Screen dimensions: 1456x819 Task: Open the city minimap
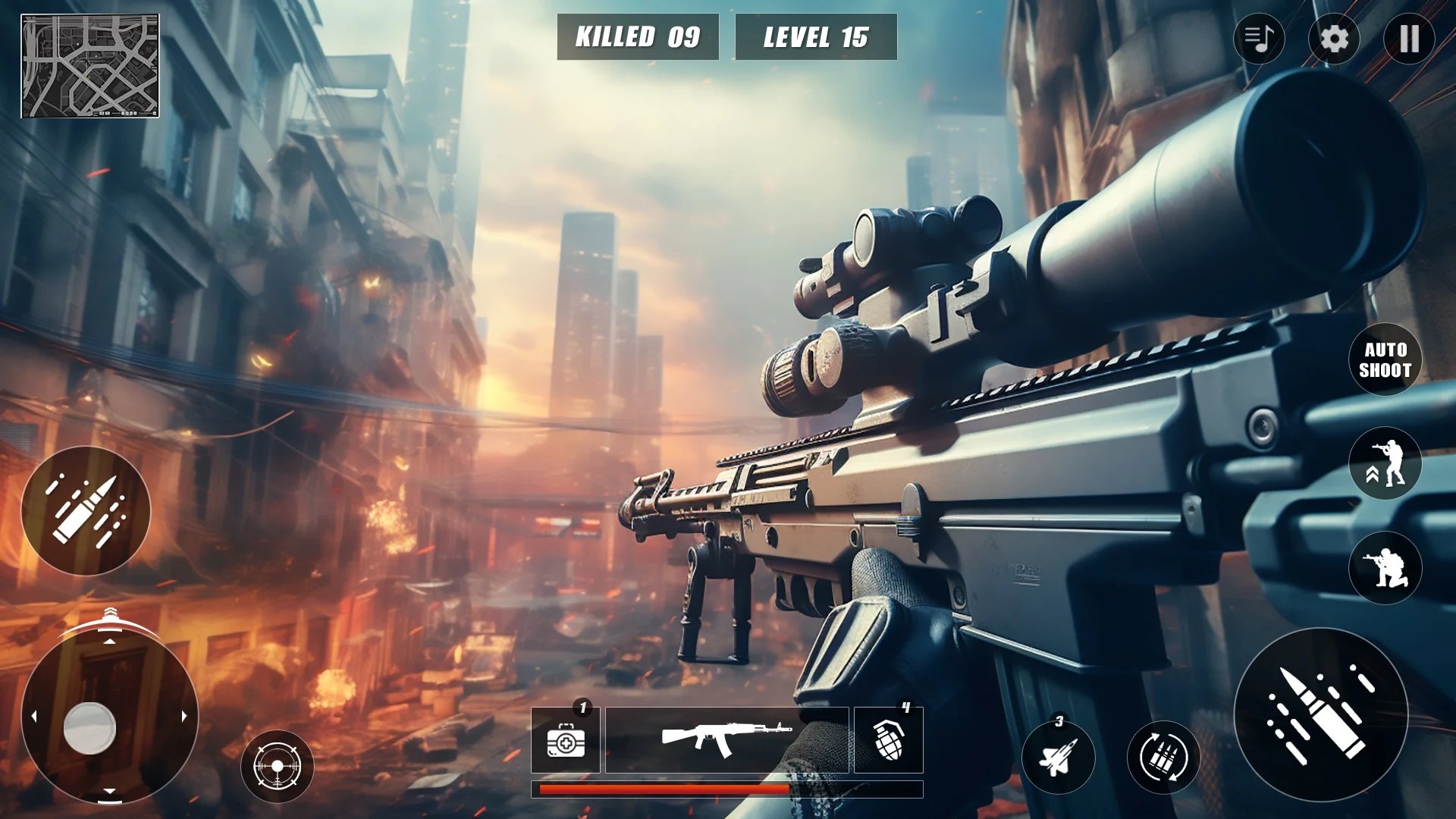89,66
